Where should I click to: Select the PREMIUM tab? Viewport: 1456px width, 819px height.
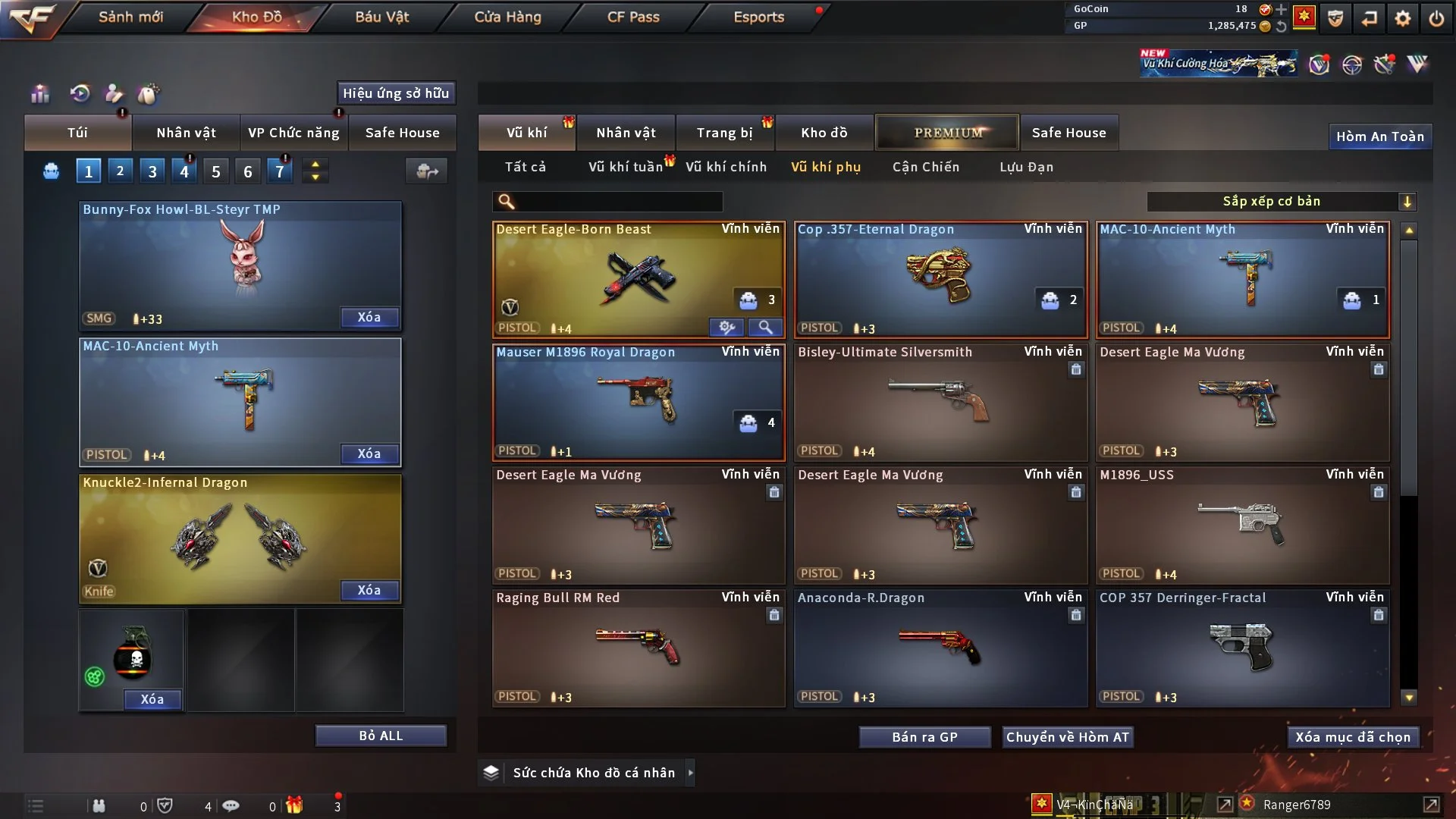point(947,133)
